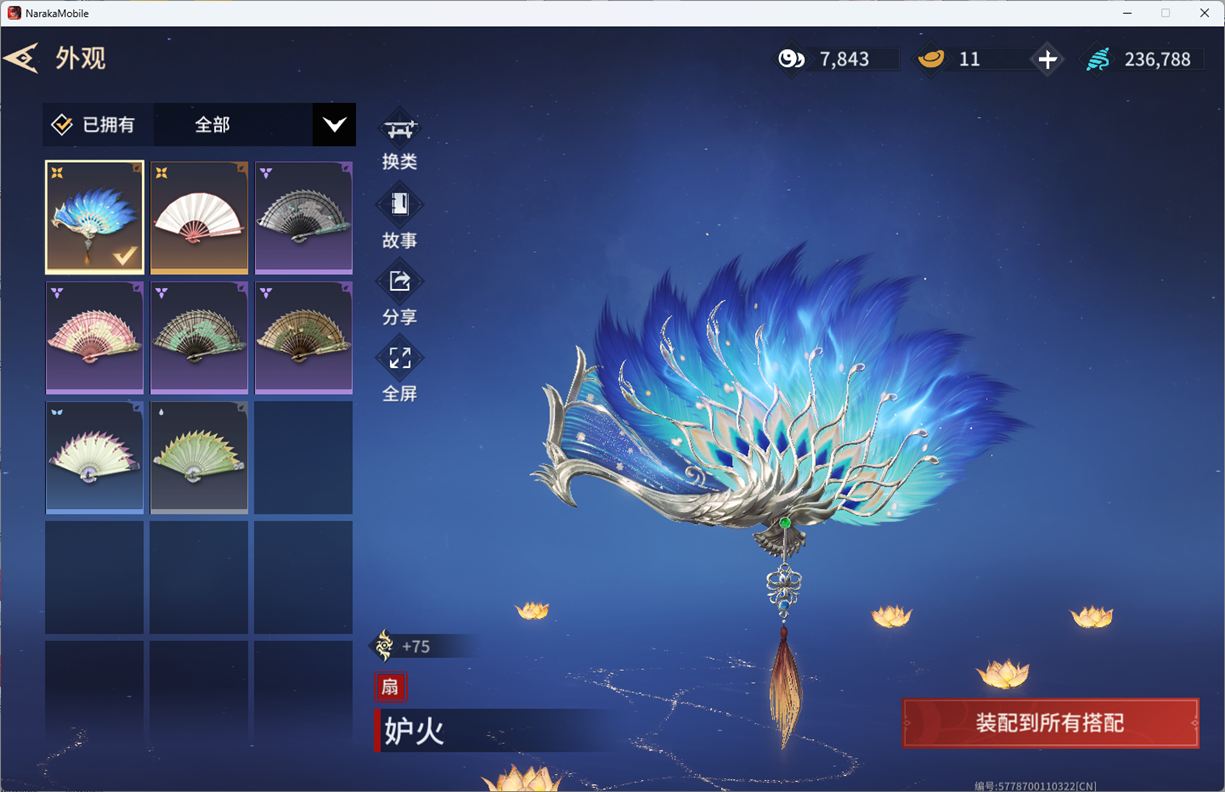Enter 全屏 fullscreen preview
The width and height of the screenshot is (1225, 792).
click(400, 371)
